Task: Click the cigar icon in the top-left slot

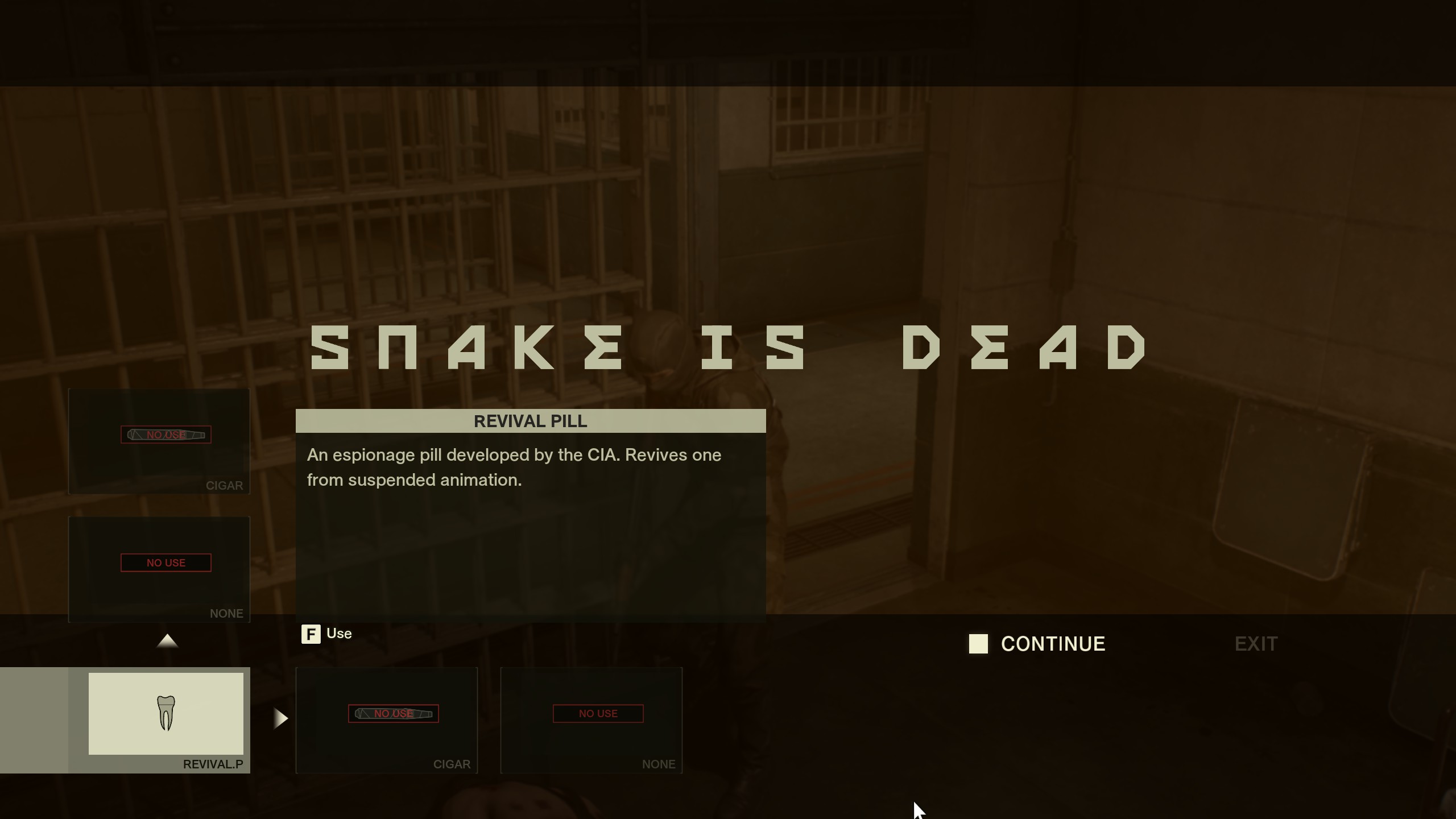Action: coord(166,435)
